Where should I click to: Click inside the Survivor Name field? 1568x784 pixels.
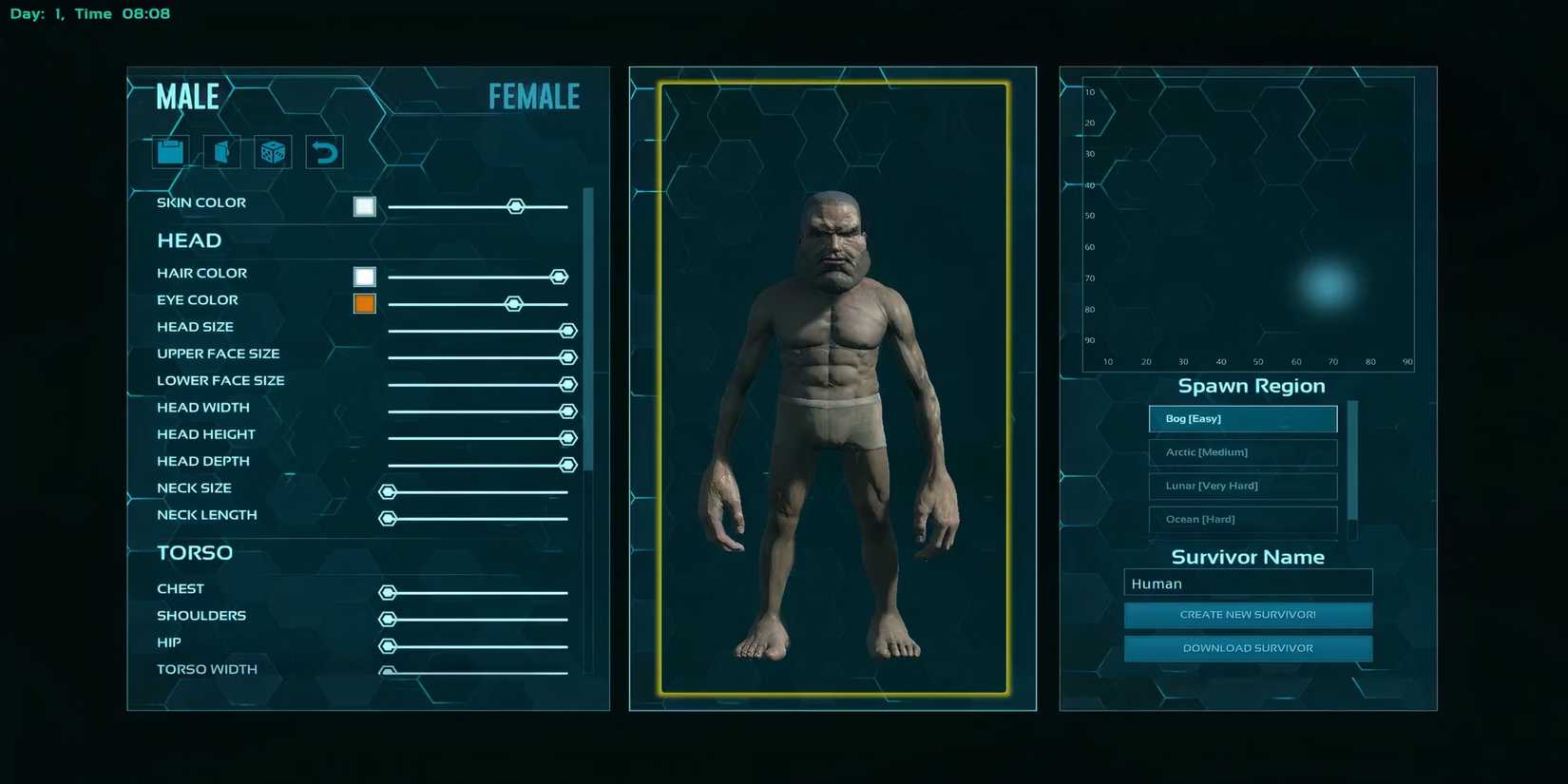point(1248,583)
